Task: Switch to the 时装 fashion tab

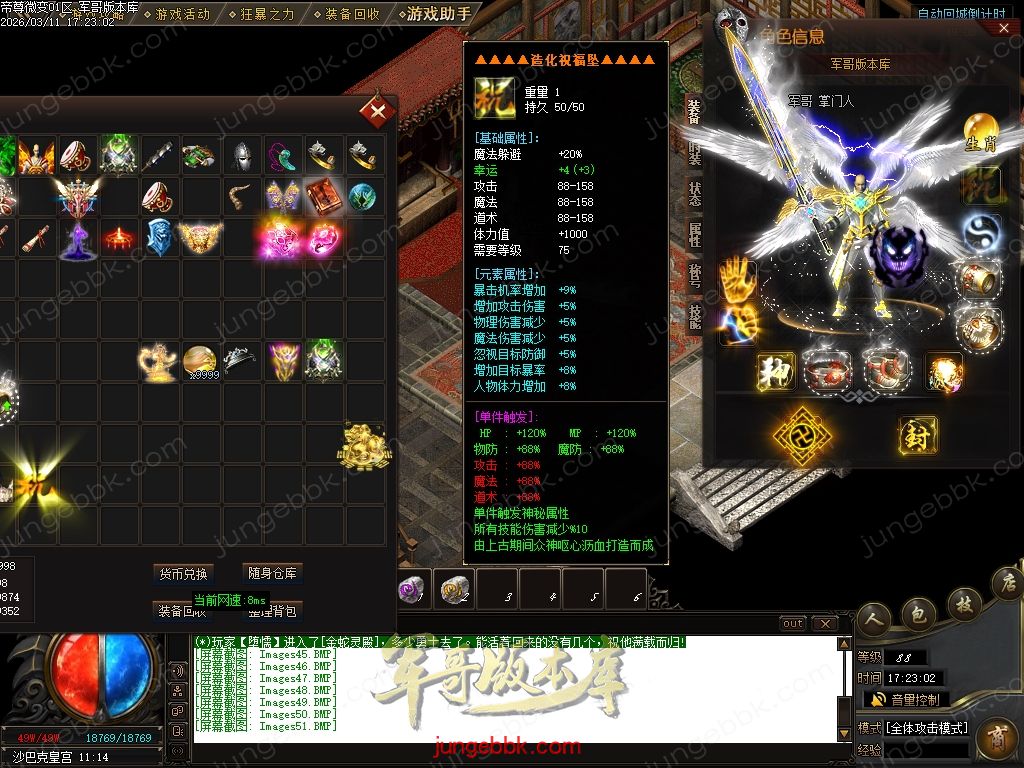Action: click(694, 152)
